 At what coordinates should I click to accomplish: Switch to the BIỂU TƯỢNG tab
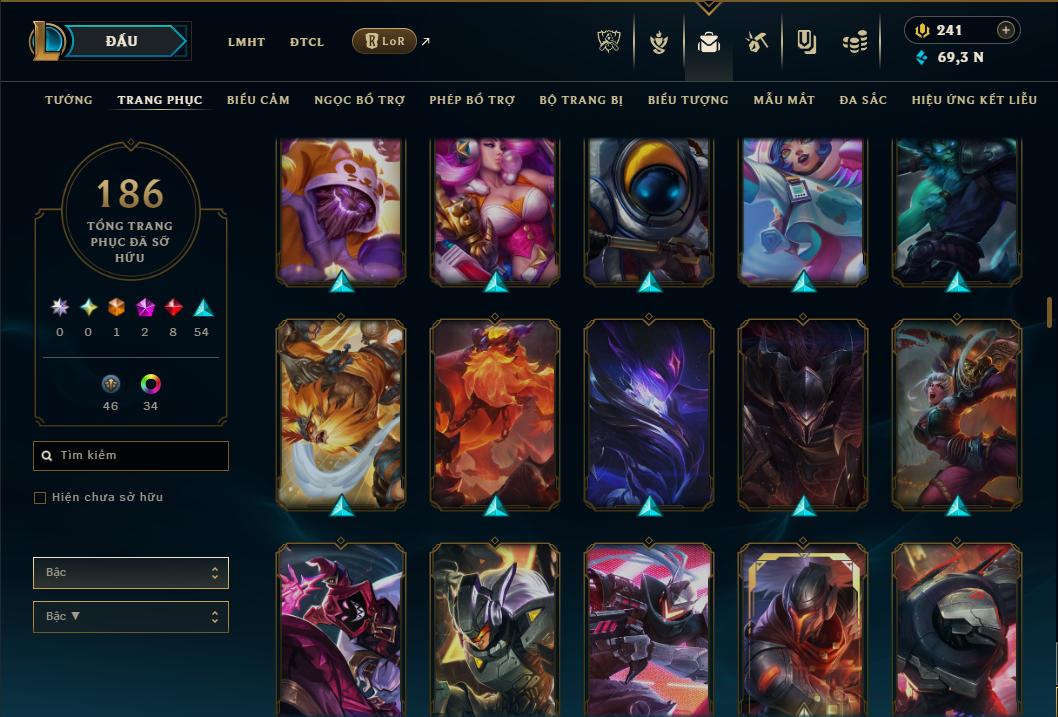(688, 100)
